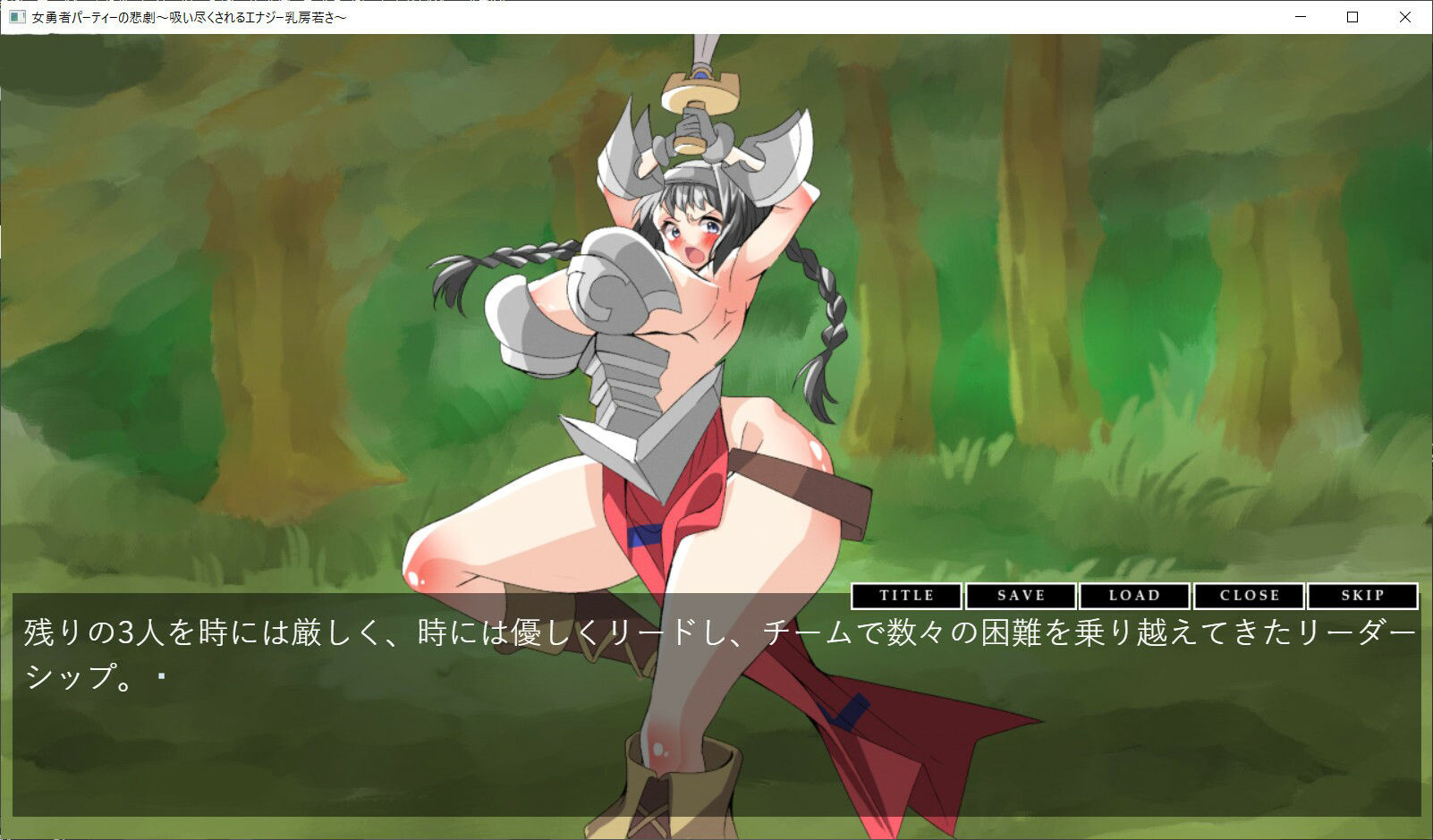The height and width of the screenshot is (840, 1433).
Task: Click the game icon in the title bar
Action: (x=18, y=16)
